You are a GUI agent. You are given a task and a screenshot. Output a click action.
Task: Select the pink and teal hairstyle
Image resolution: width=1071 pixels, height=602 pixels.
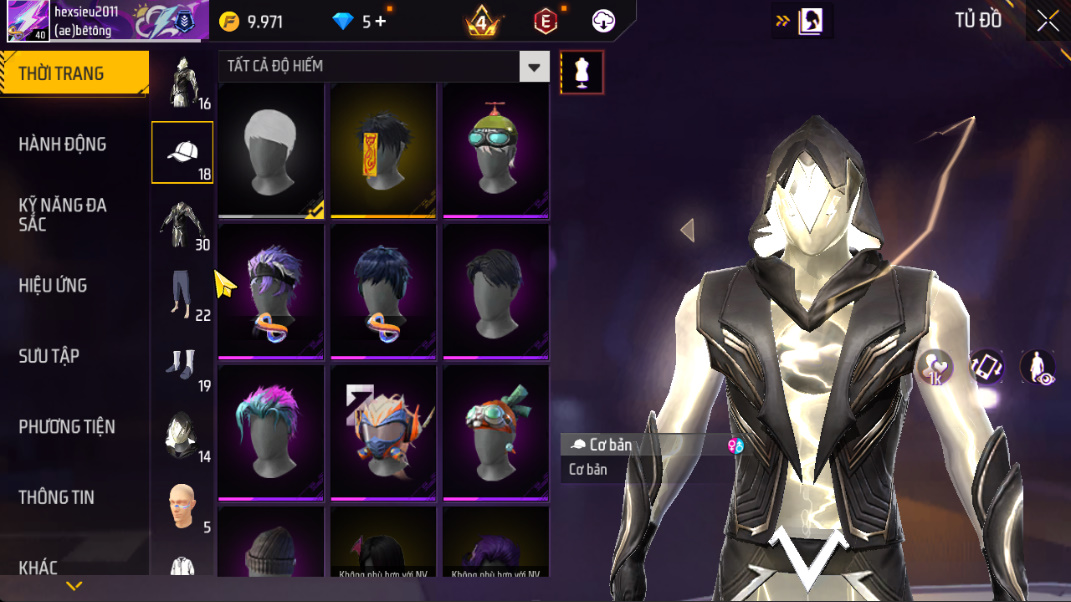pos(271,432)
